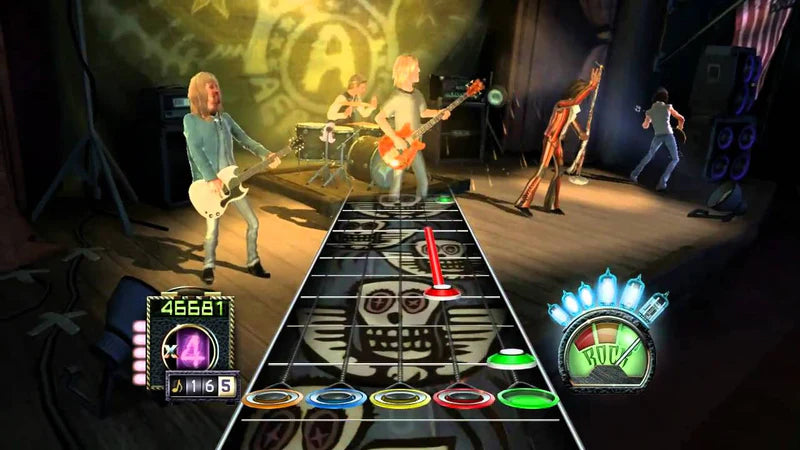The width and height of the screenshot is (800, 450).
Task: Select the red fret target
Action: click(x=463, y=398)
